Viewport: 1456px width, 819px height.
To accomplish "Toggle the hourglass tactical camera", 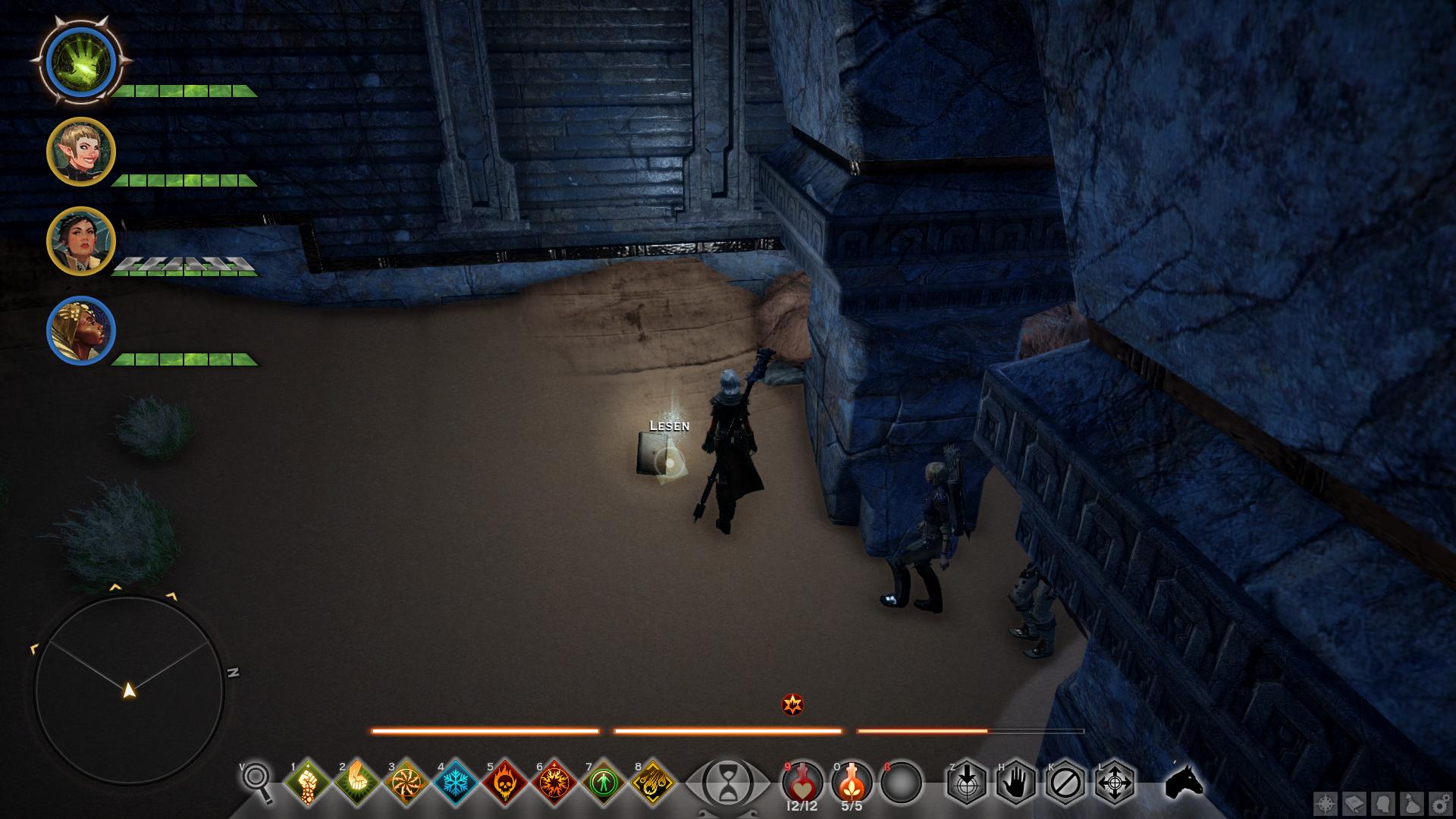I will tap(726, 782).
